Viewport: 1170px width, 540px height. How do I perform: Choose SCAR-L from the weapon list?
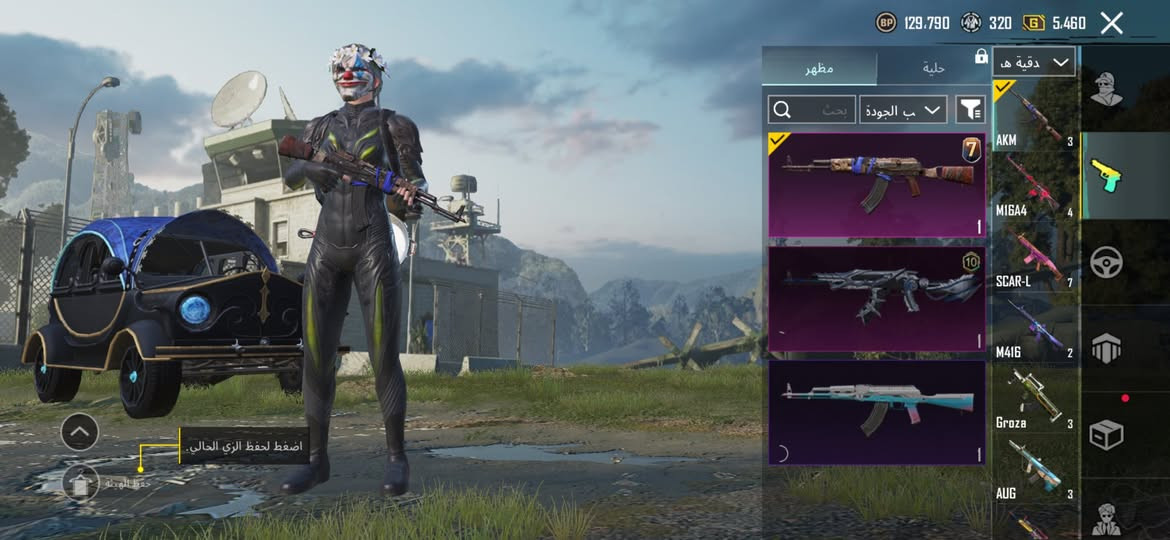click(x=1035, y=257)
